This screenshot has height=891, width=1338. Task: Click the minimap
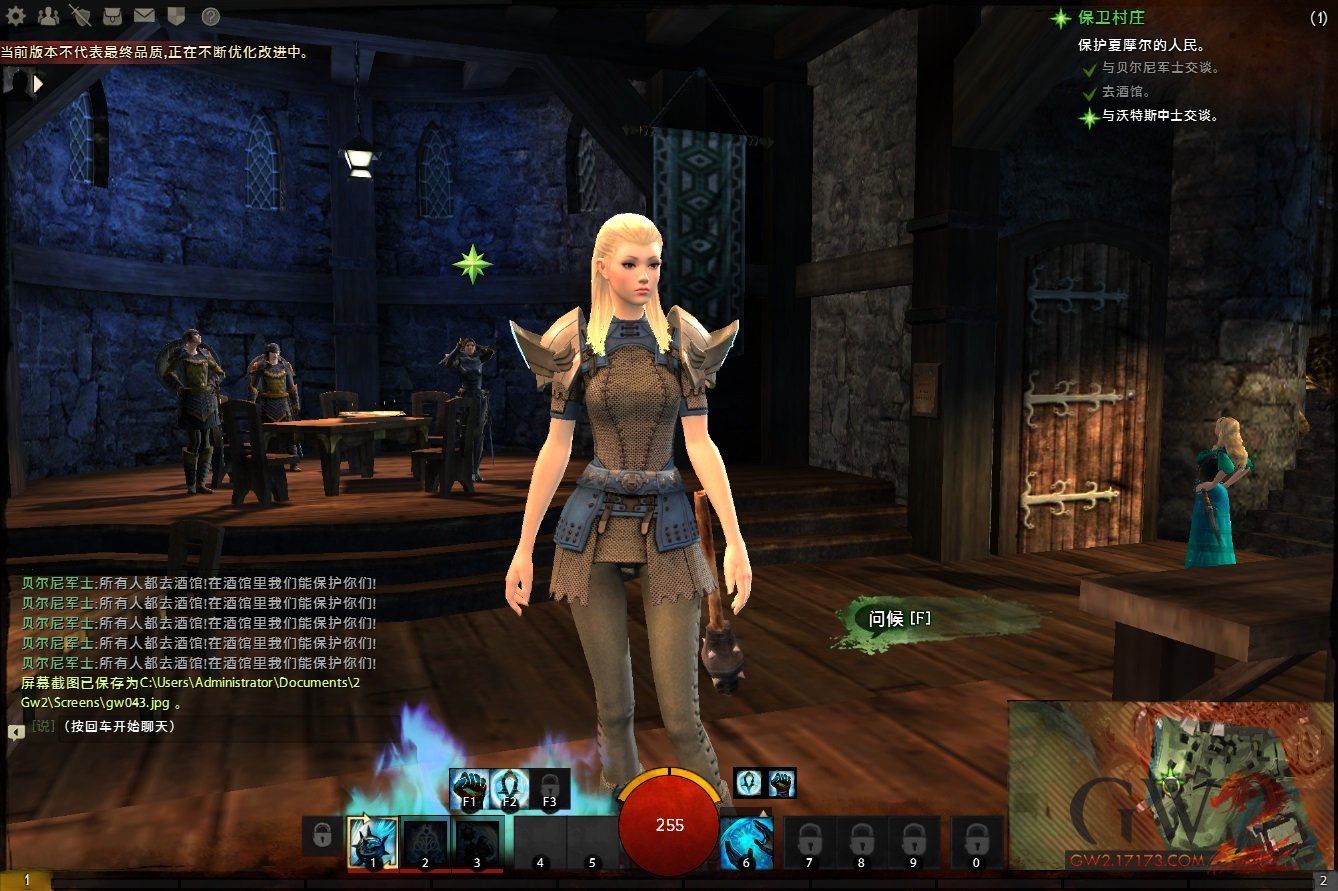tap(1170, 785)
